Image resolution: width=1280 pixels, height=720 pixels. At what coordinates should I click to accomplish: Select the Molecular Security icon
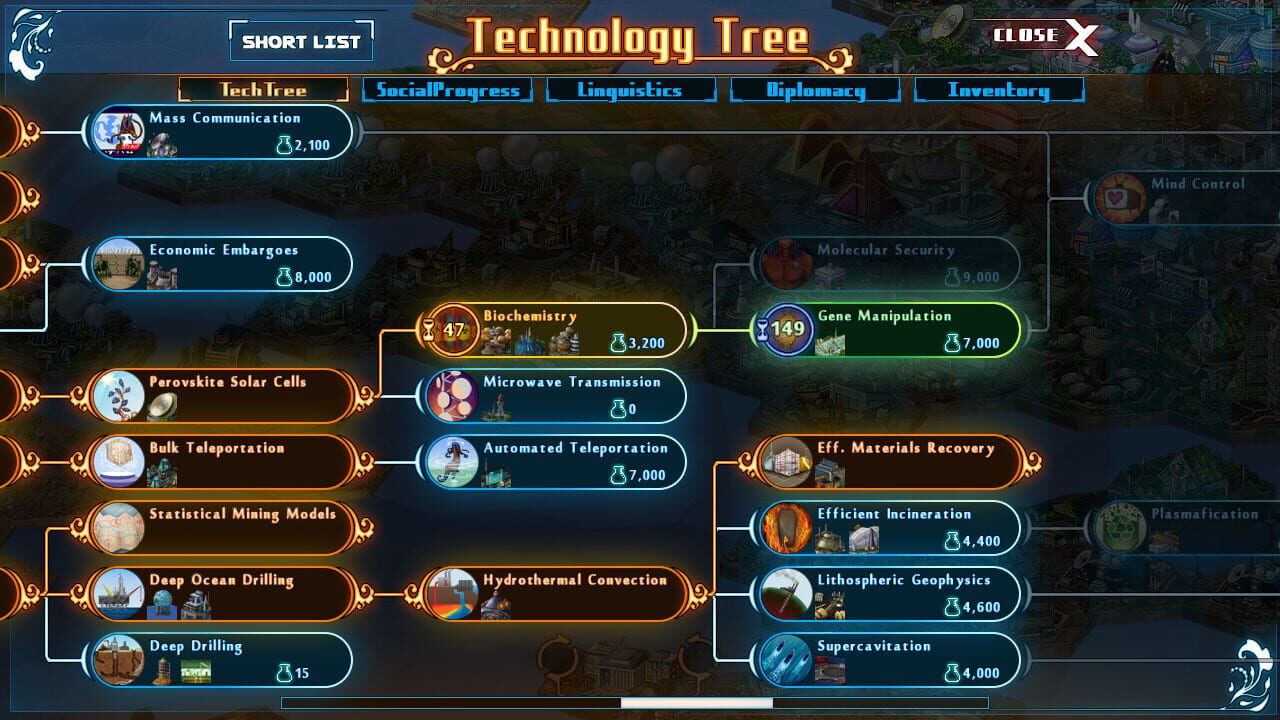(x=787, y=263)
